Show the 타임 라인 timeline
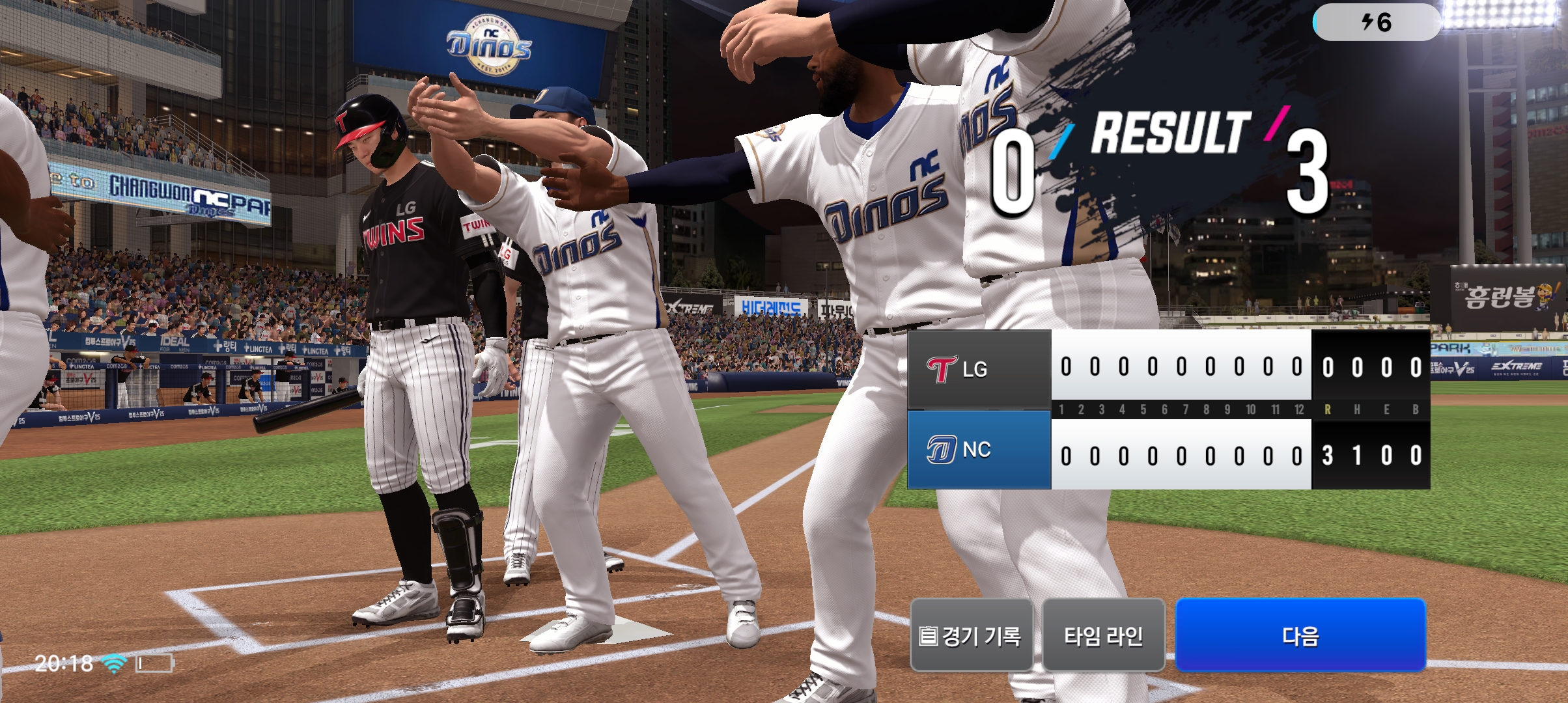The width and height of the screenshot is (1568, 703). tap(1103, 635)
